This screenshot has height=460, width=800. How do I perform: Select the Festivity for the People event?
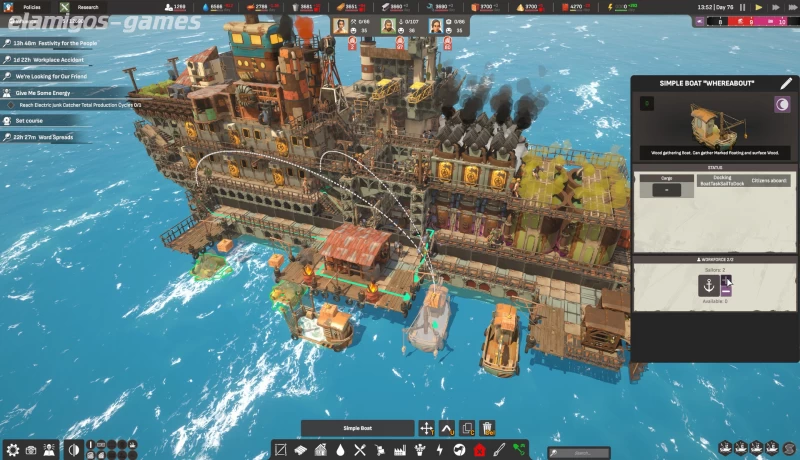(60, 44)
